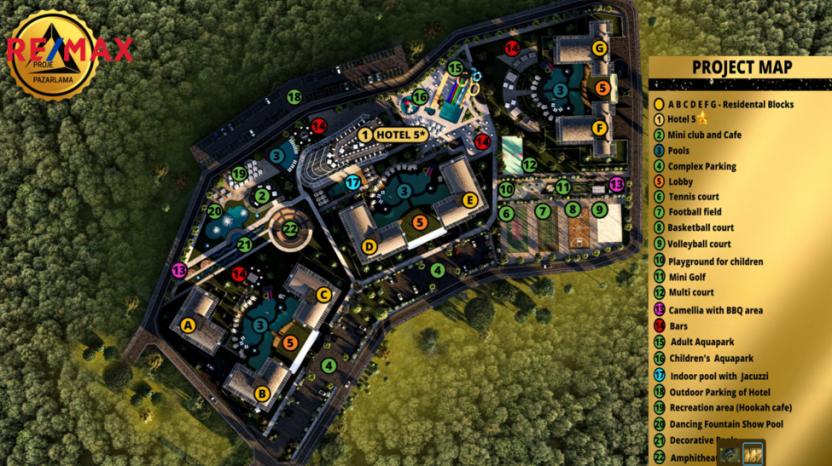The width and height of the screenshot is (832, 466).
Task: Select map marker 15 at the aquapark slides
Action: pyautogui.click(x=455, y=69)
